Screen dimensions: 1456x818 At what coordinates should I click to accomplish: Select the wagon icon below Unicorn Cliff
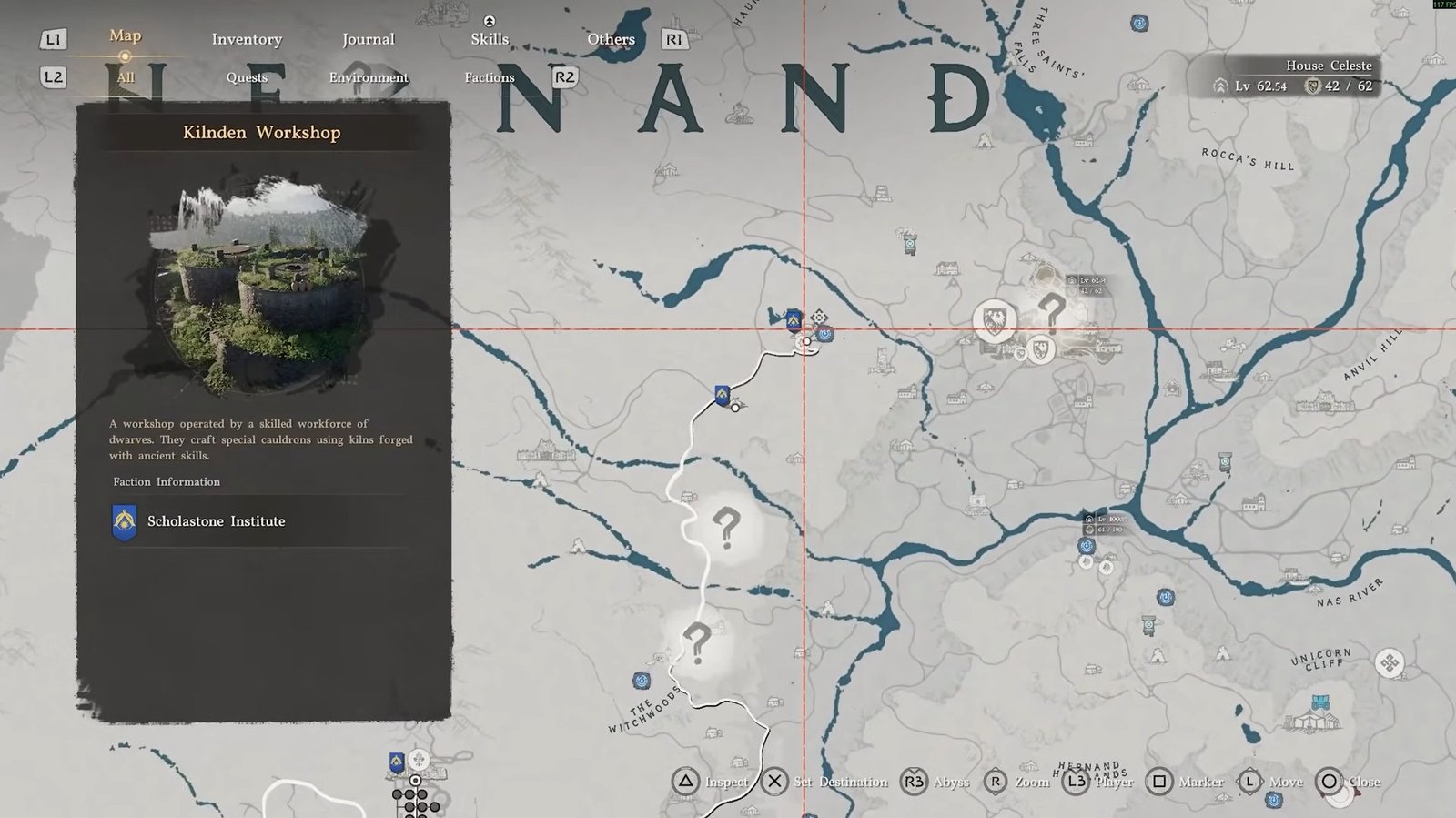(1320, 703)
